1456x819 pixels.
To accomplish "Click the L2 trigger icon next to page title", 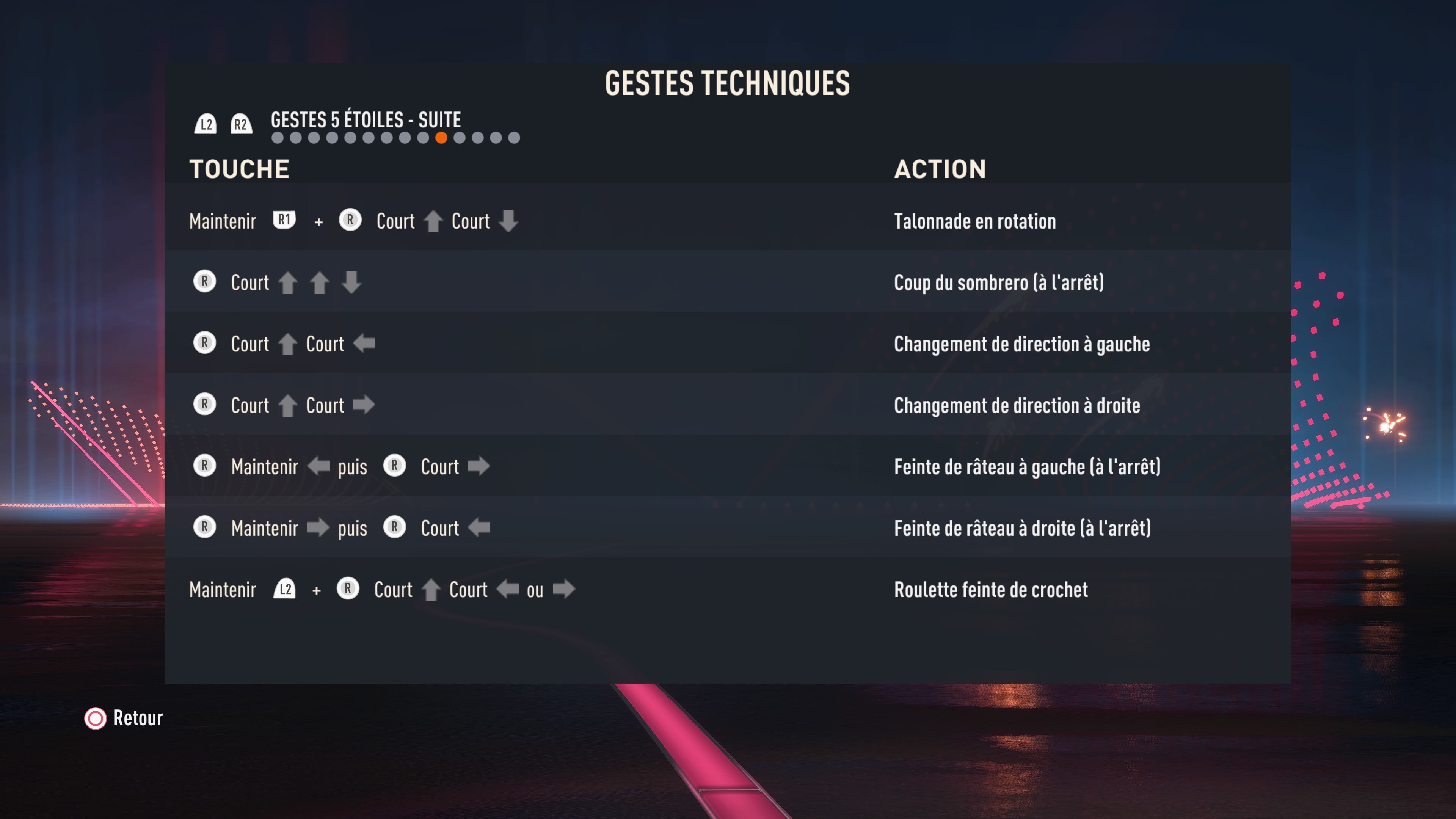I will tap(206, 124).
